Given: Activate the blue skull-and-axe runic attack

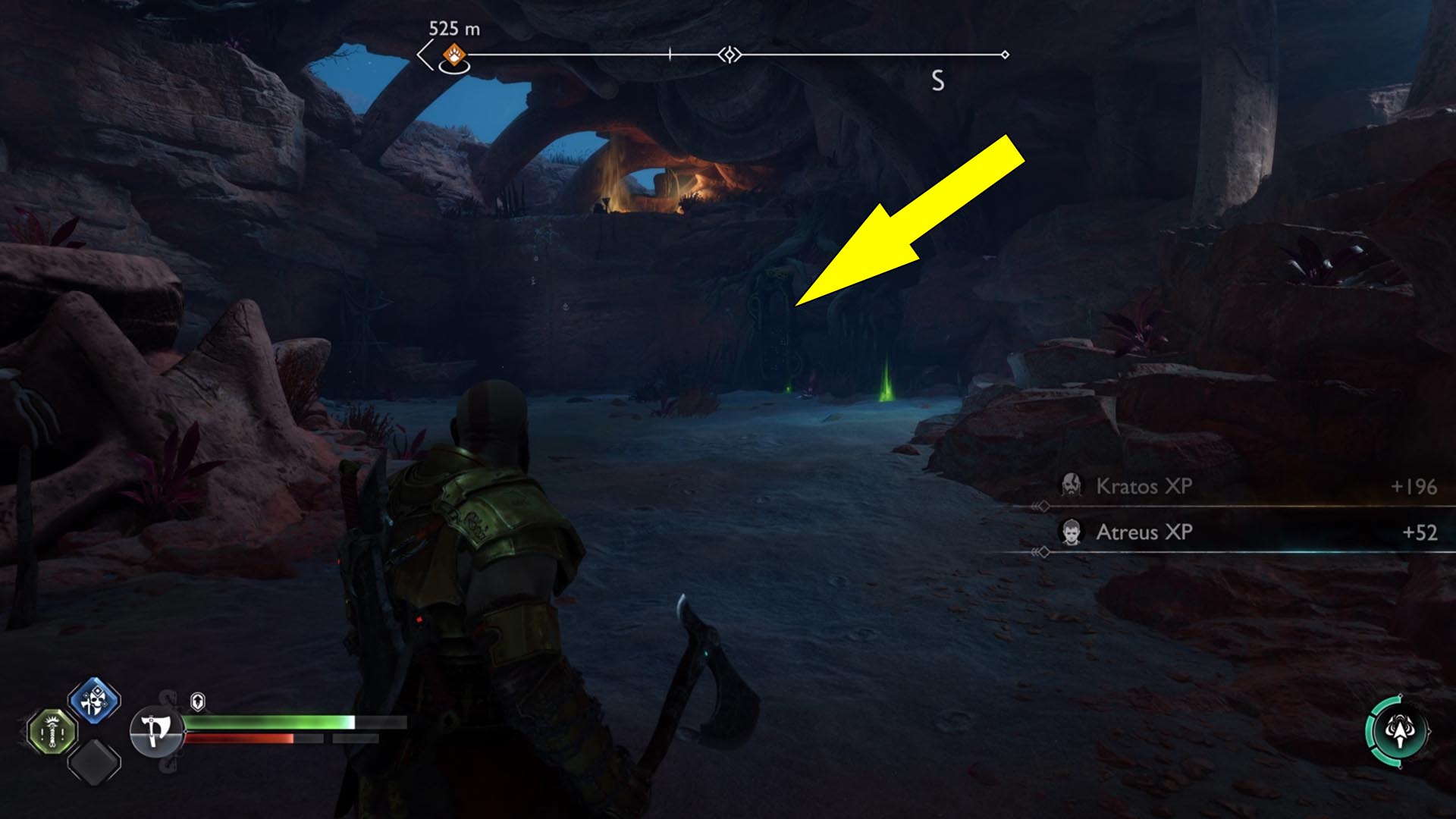Looking at the screenshot, I should [94, 701].
